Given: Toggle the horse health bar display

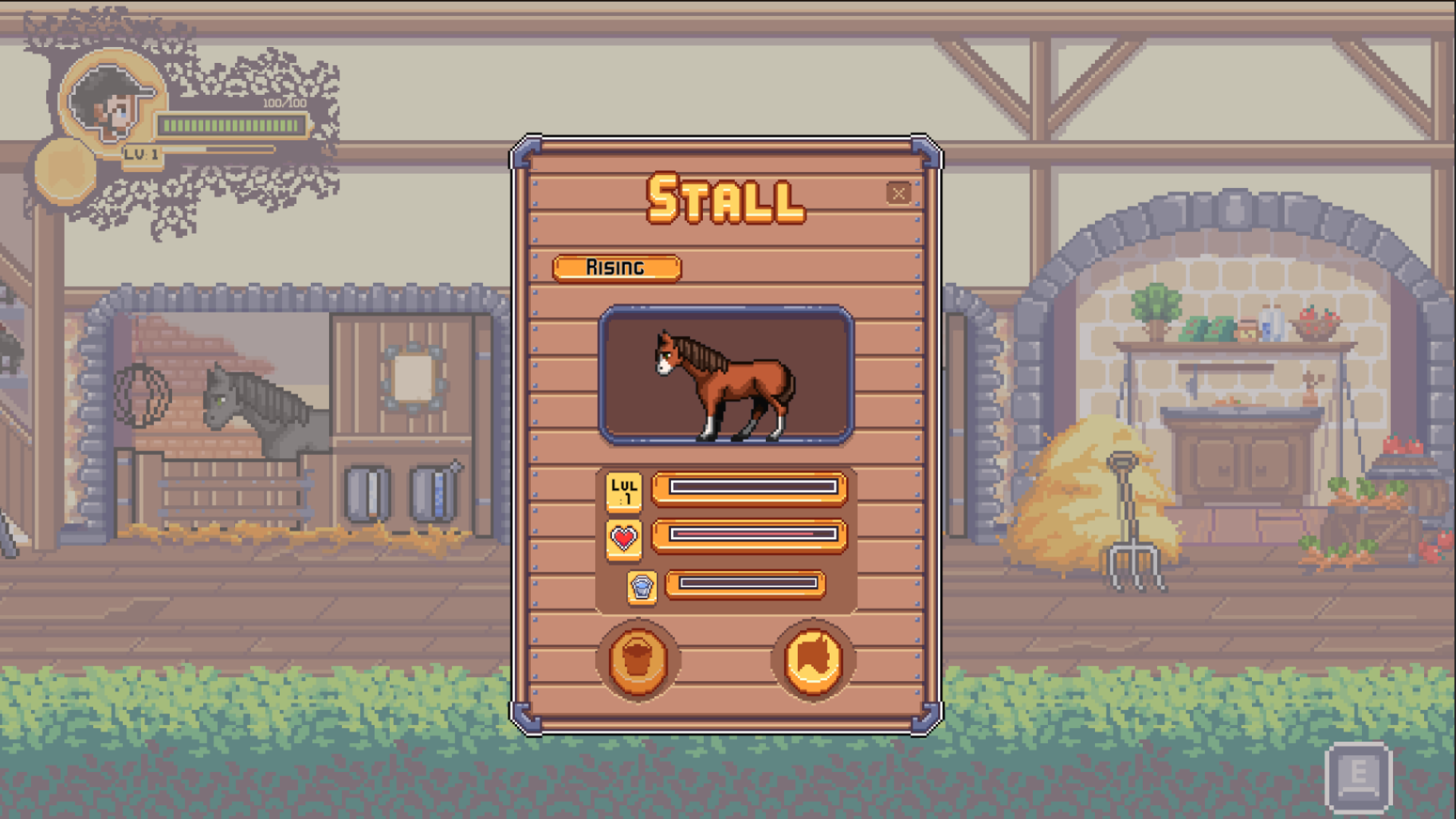Looking at the screenshot, I should 749,535.
